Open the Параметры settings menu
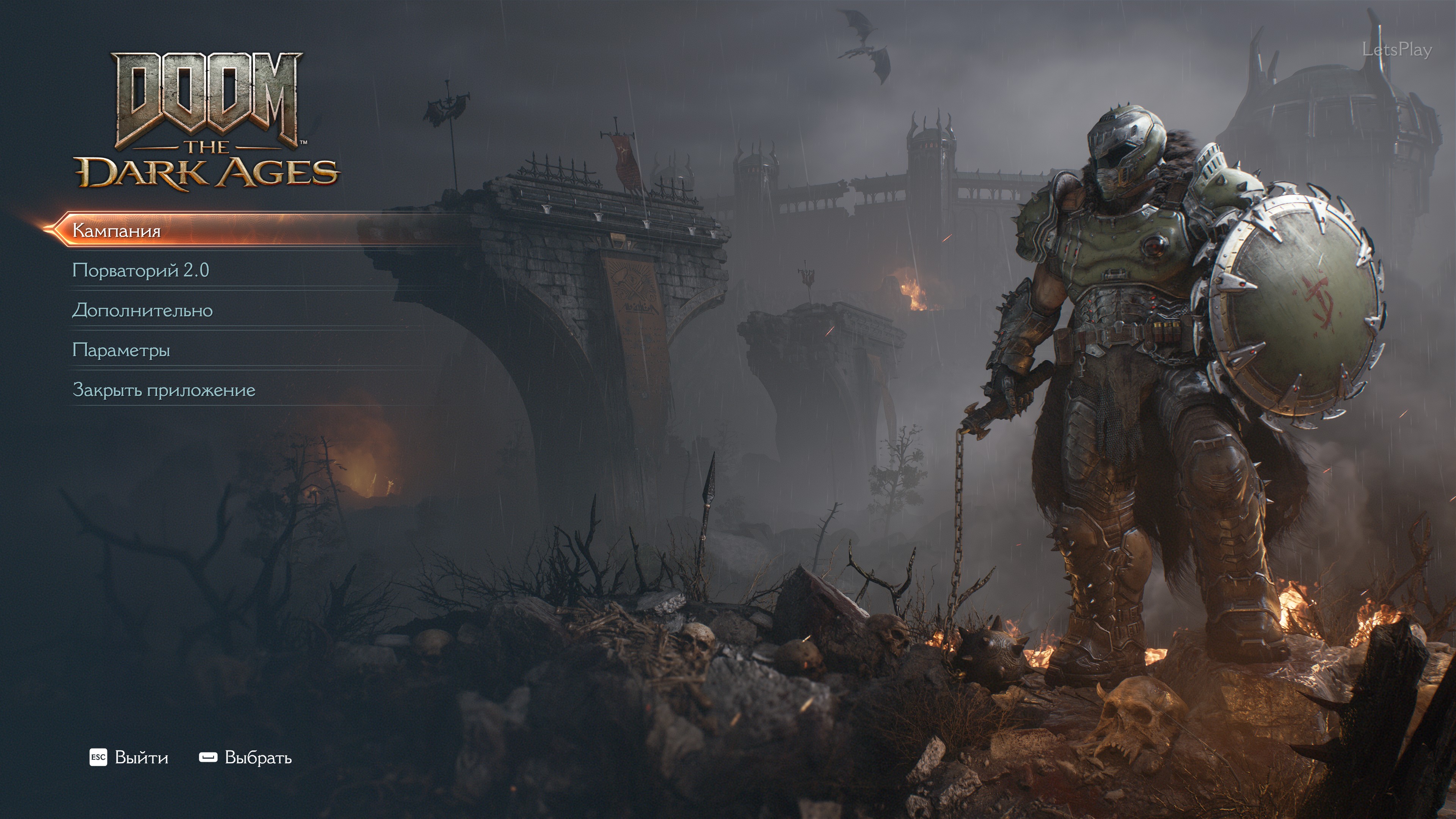The width and height of the screenshot is (1456, 819). click(x=121, y=350)
